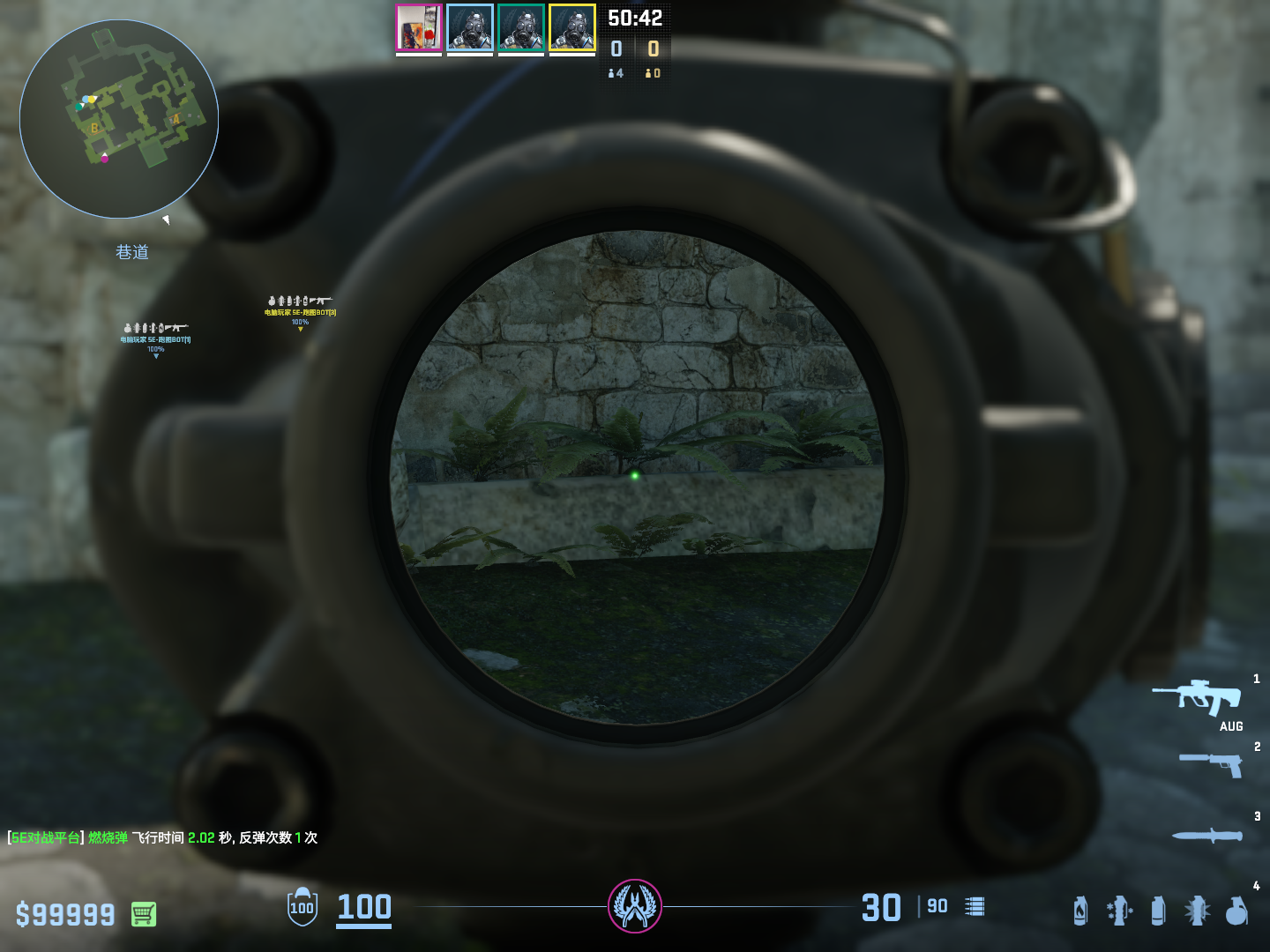This screenshot has height=952, width=1270.
Task: Select the AUG rifle weapon slot
Action: point(1198,697)
